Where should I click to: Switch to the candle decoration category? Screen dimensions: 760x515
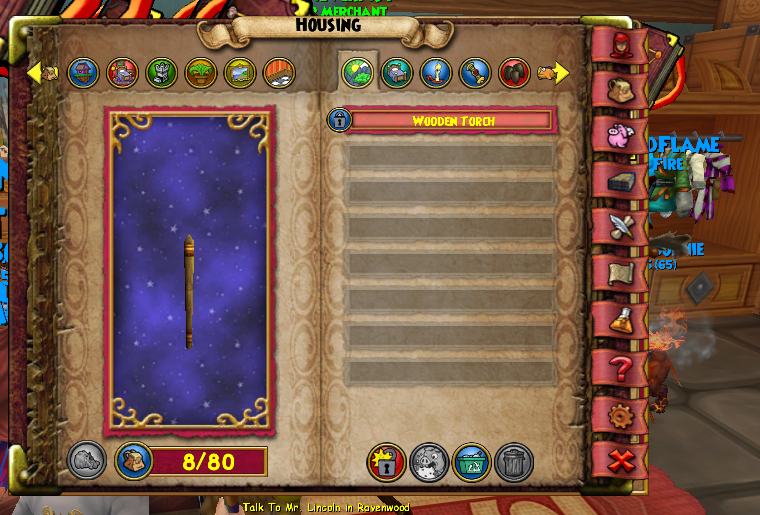pyautogui.click(x=435, y=72)
